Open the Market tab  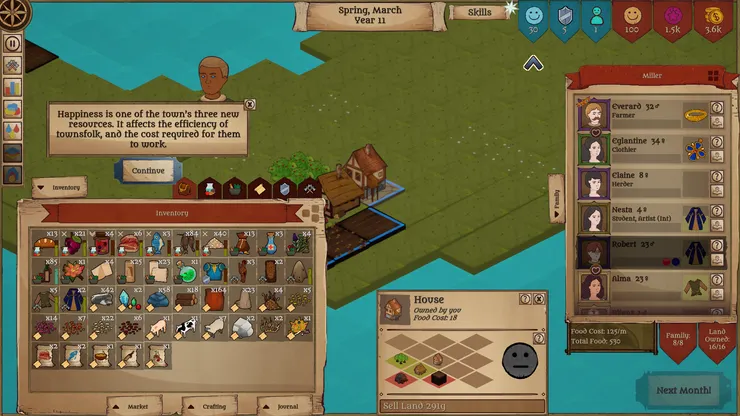tap(135, 406)
